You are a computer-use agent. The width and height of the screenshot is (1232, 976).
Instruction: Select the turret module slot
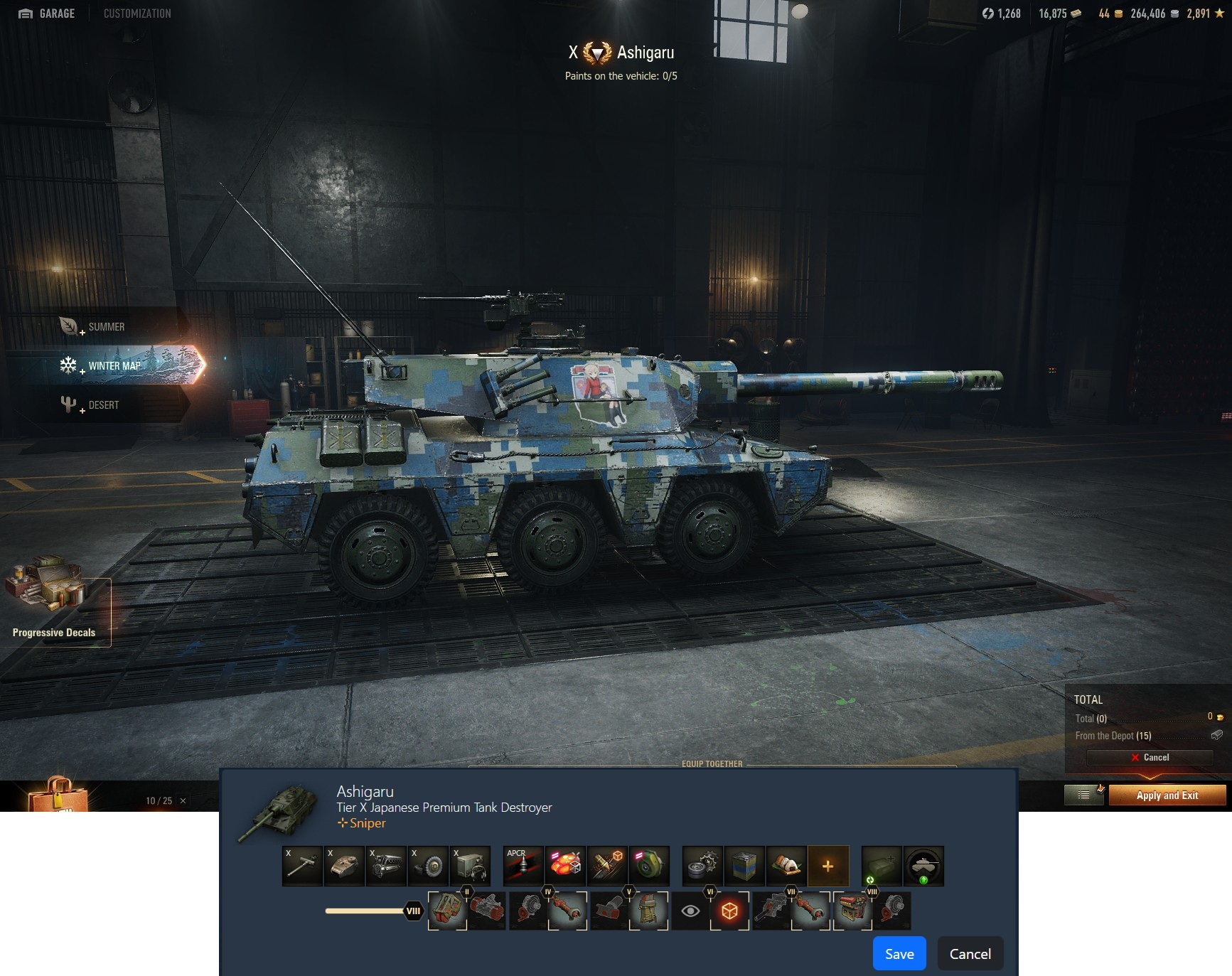(344, 866)
